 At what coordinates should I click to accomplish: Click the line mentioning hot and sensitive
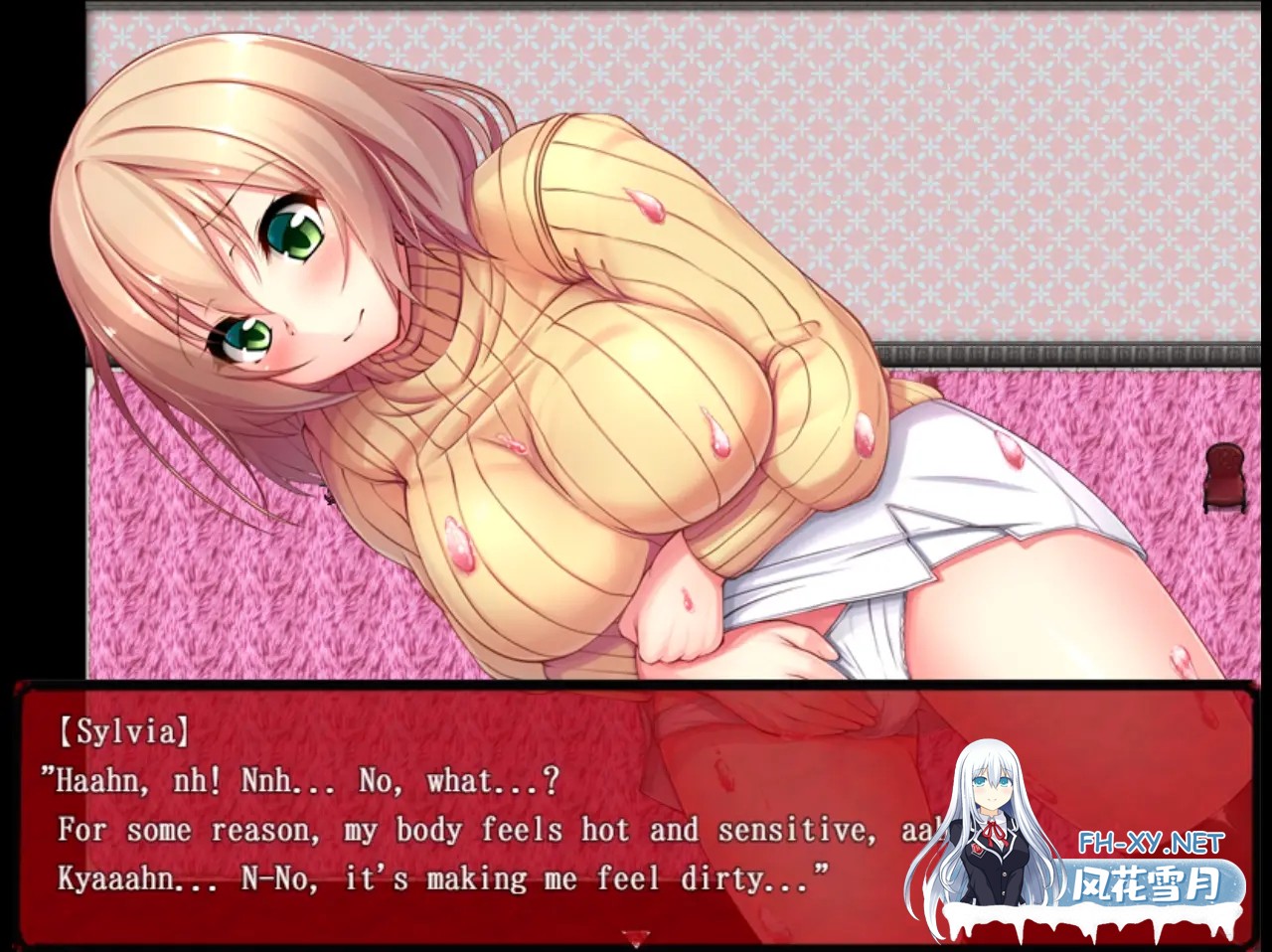427,830
